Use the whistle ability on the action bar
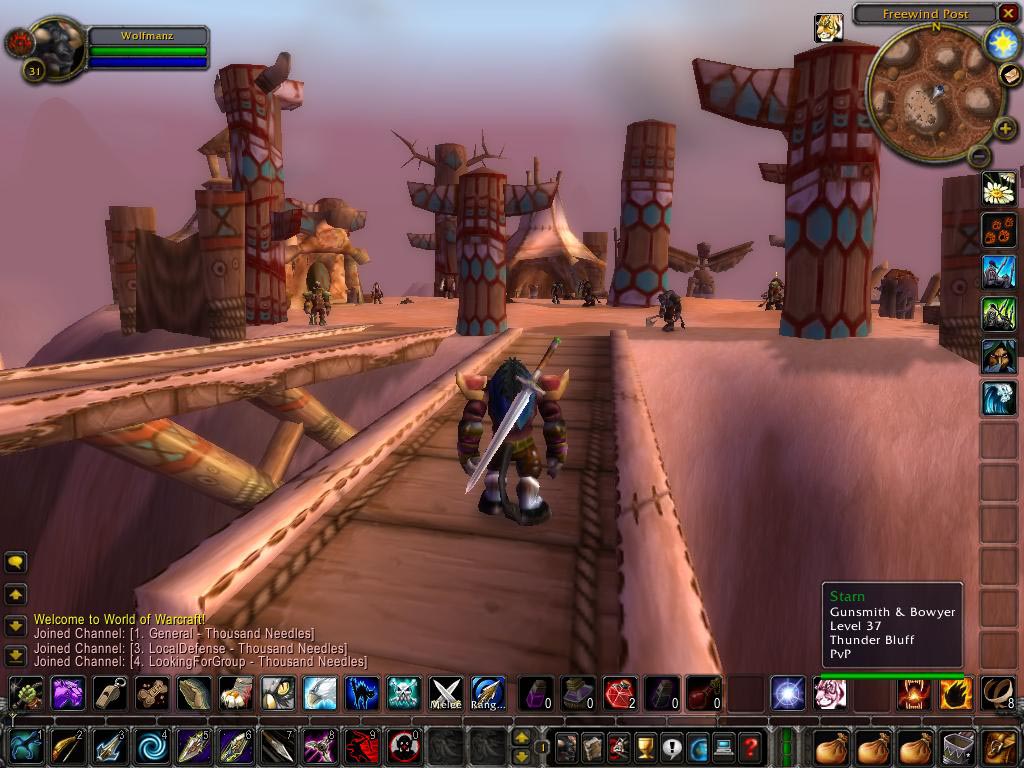The height and width of the screenshot is (768, 1024). click(110, 693)
